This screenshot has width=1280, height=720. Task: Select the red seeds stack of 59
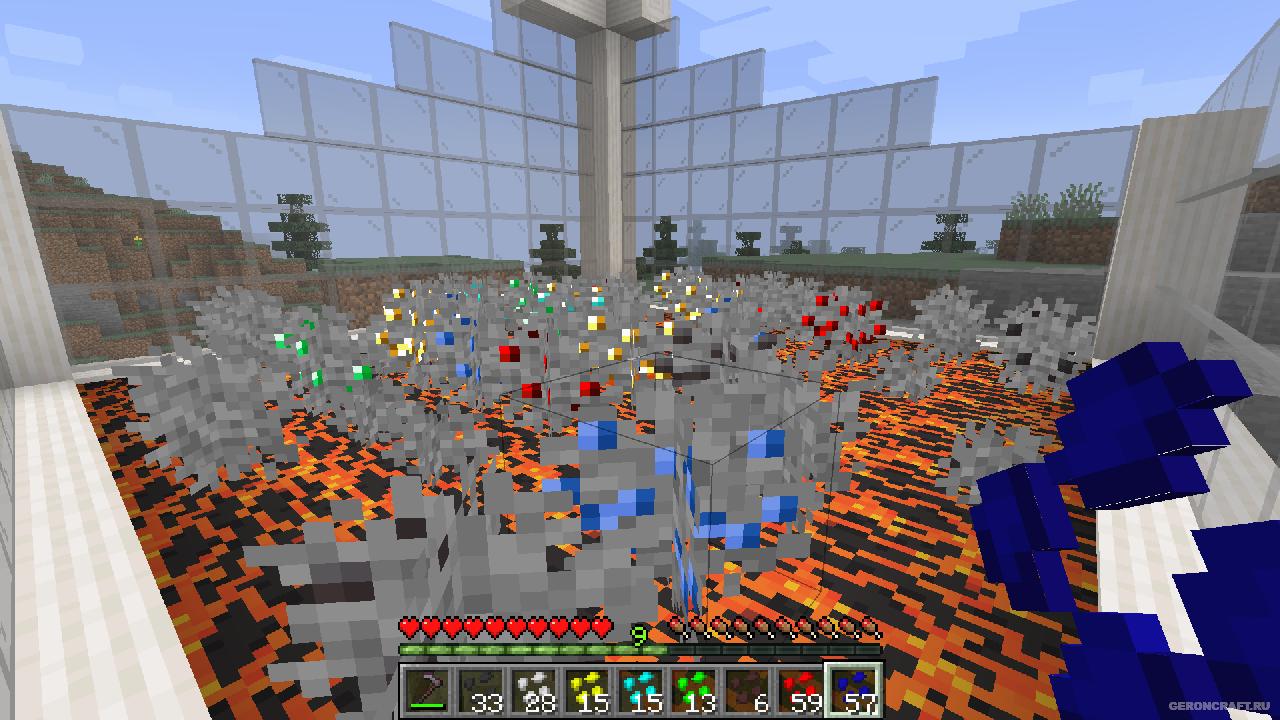coord(797,690)
